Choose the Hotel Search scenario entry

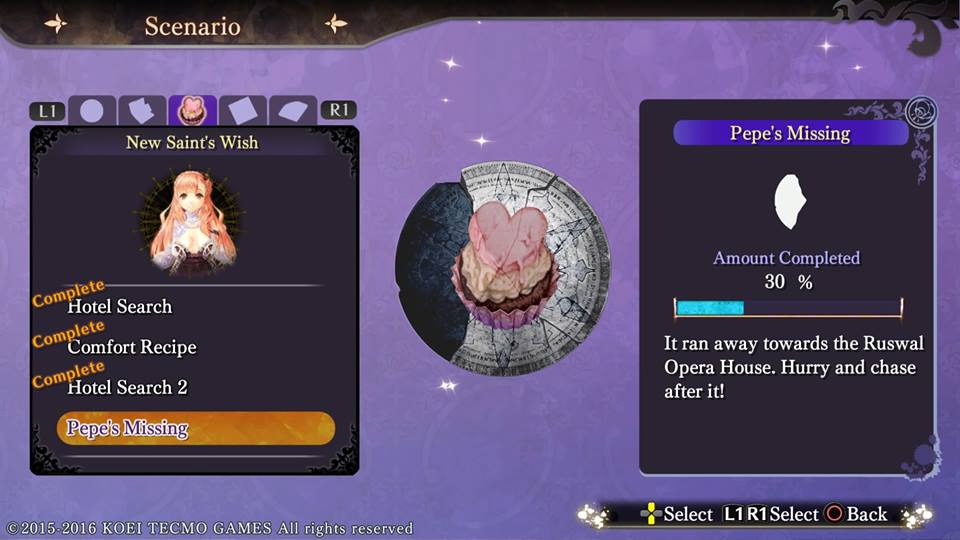[x=120, y=306]
